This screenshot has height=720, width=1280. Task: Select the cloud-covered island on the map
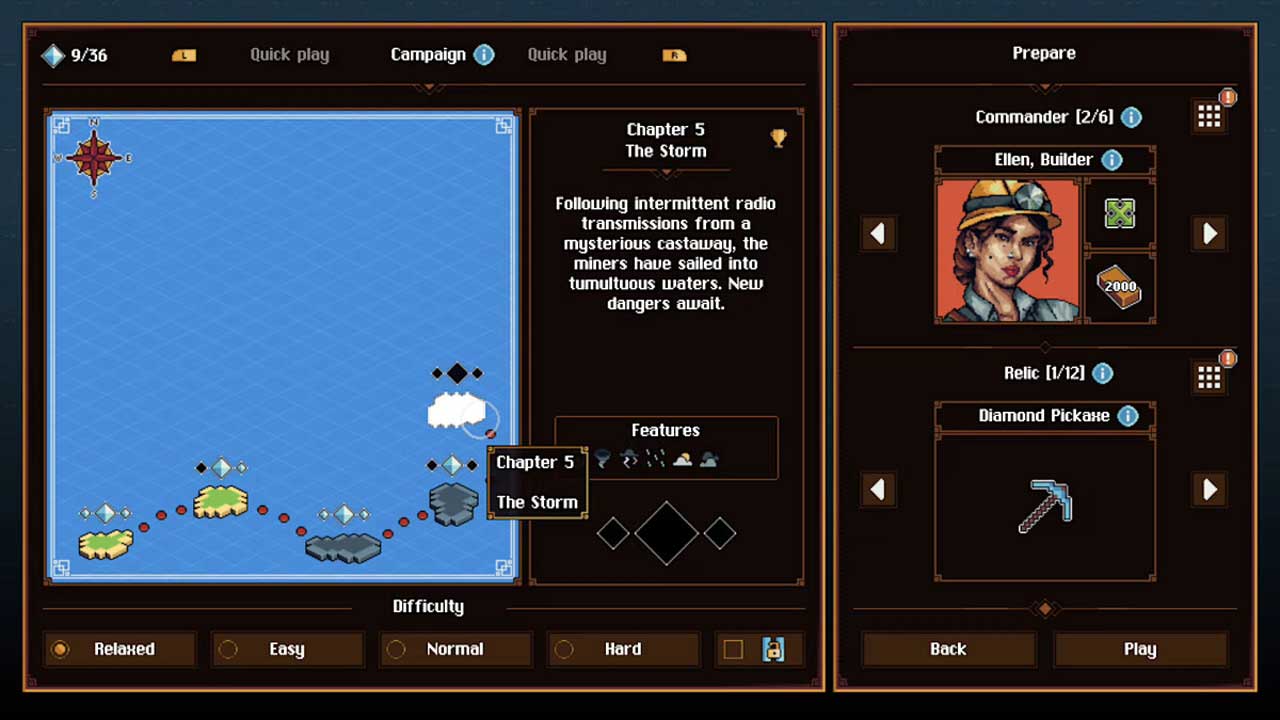[x=456, y=410]
